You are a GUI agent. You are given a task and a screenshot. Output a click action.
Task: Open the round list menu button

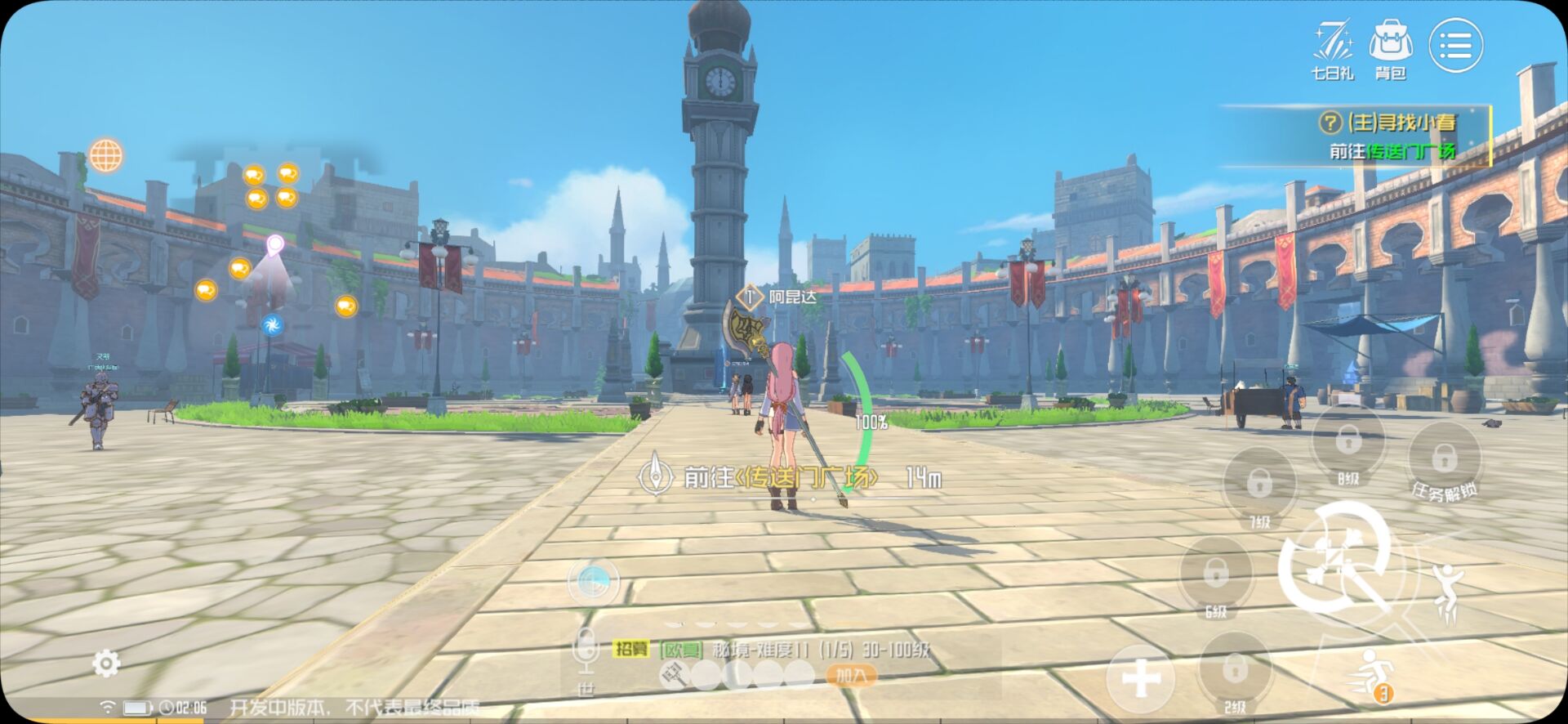[1455, 46]
